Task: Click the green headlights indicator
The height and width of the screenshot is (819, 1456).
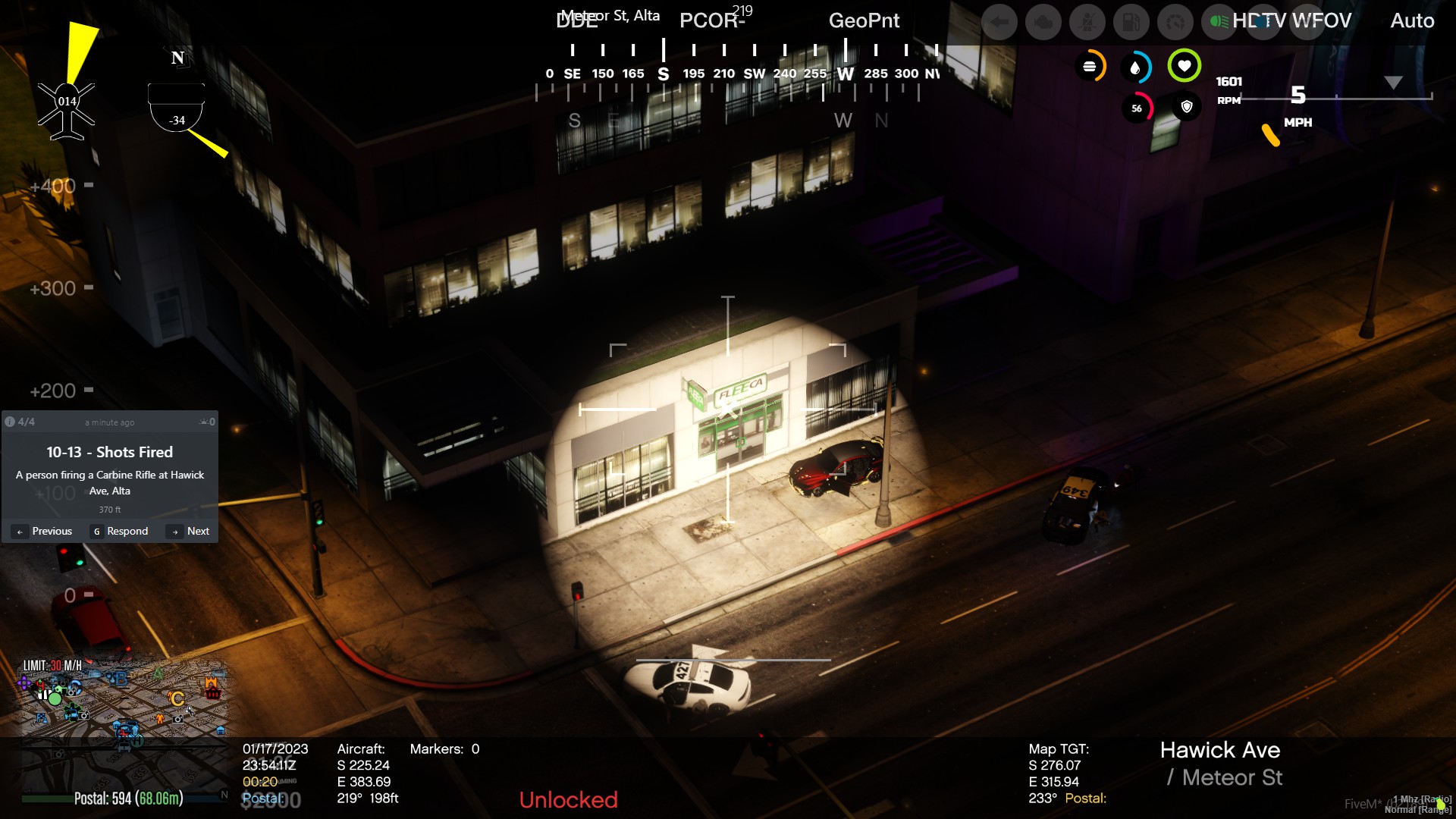Action: pyautogui.click(x=1219, y=22)
